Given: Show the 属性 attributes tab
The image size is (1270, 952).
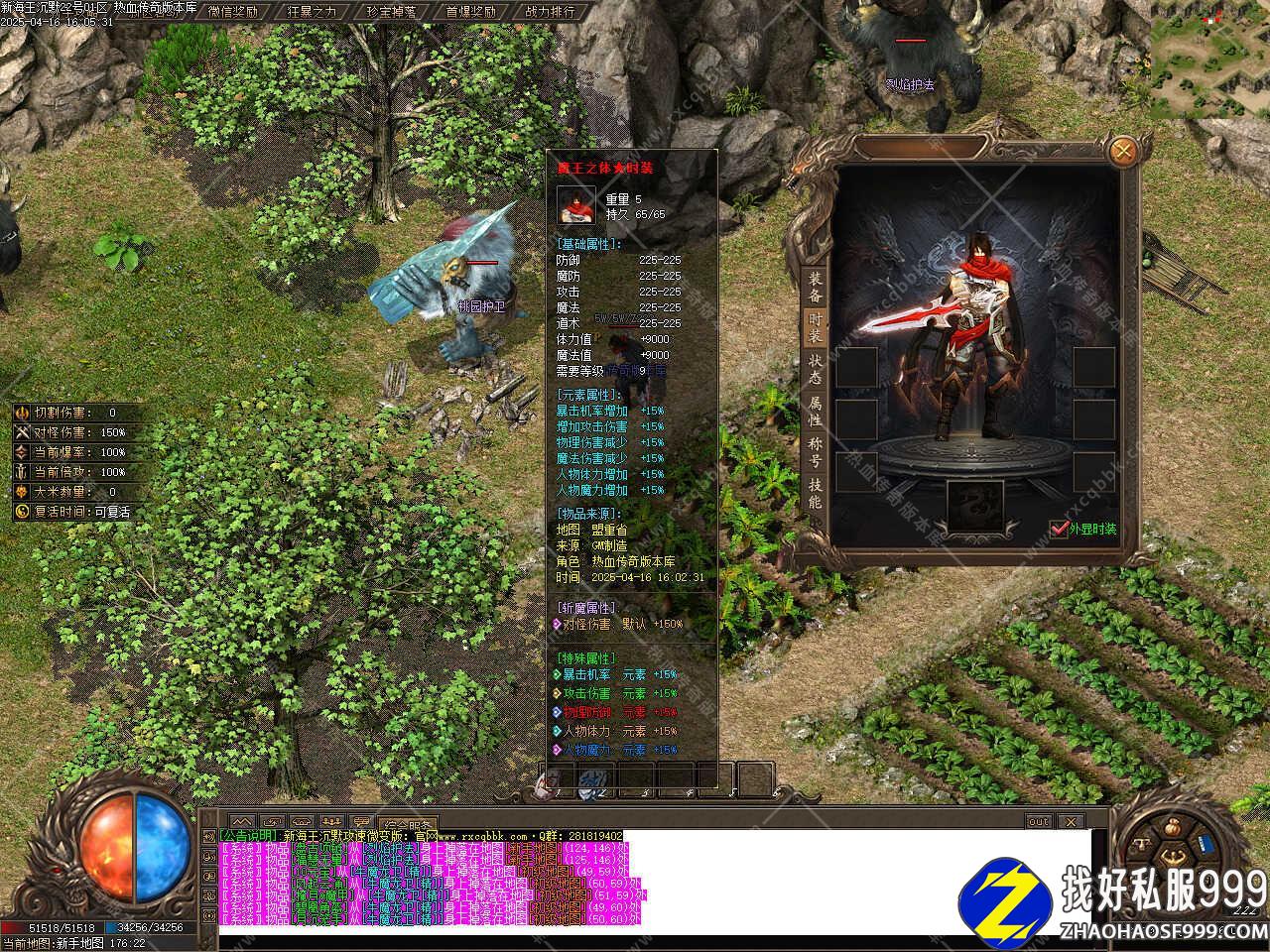Looking at the screenshot, I should tap(814, 411).
